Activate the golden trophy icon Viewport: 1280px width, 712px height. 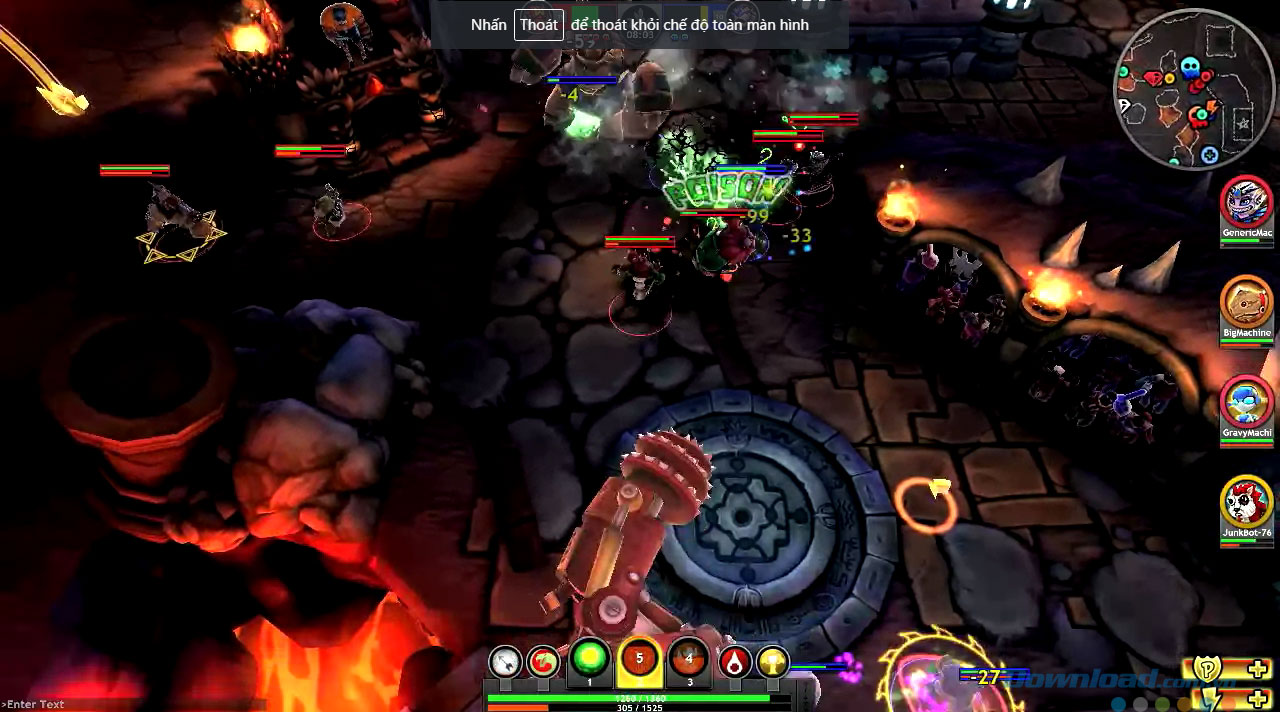[x=772, y=662]
